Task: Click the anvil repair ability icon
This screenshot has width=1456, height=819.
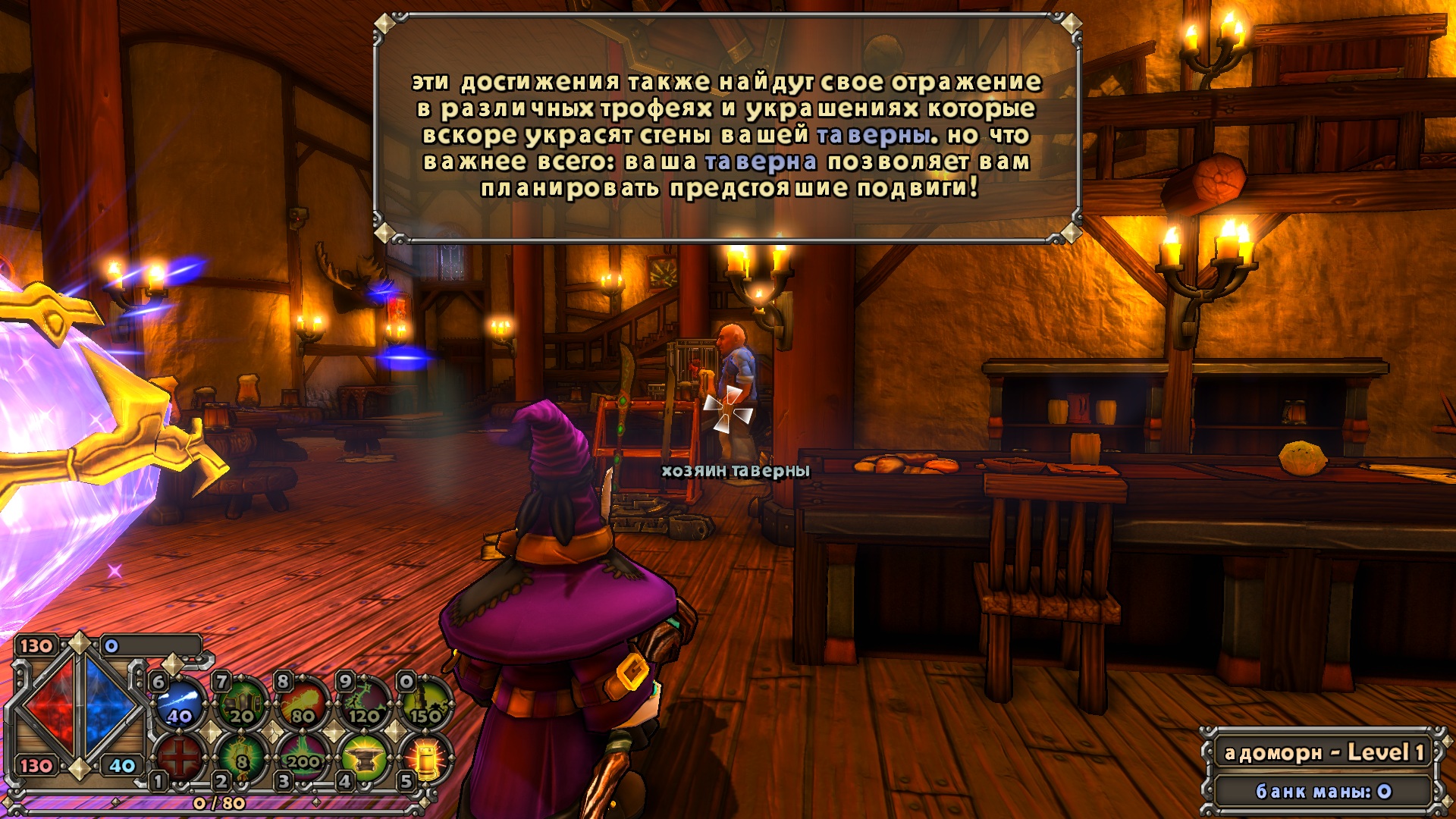Action: click(365, 757)
